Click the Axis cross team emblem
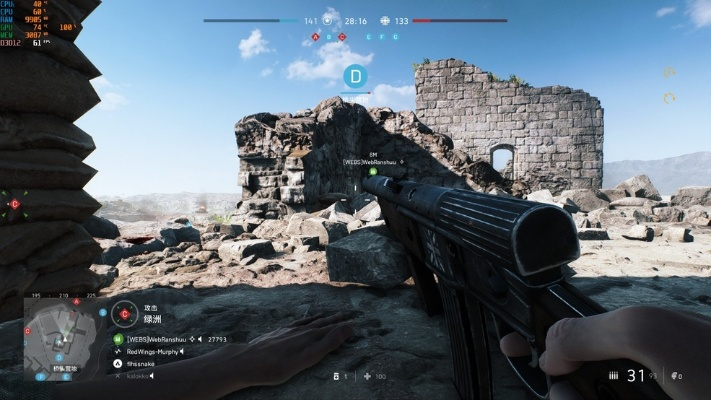The width and height of the screenshot is (711, 400). click(386, 20)
